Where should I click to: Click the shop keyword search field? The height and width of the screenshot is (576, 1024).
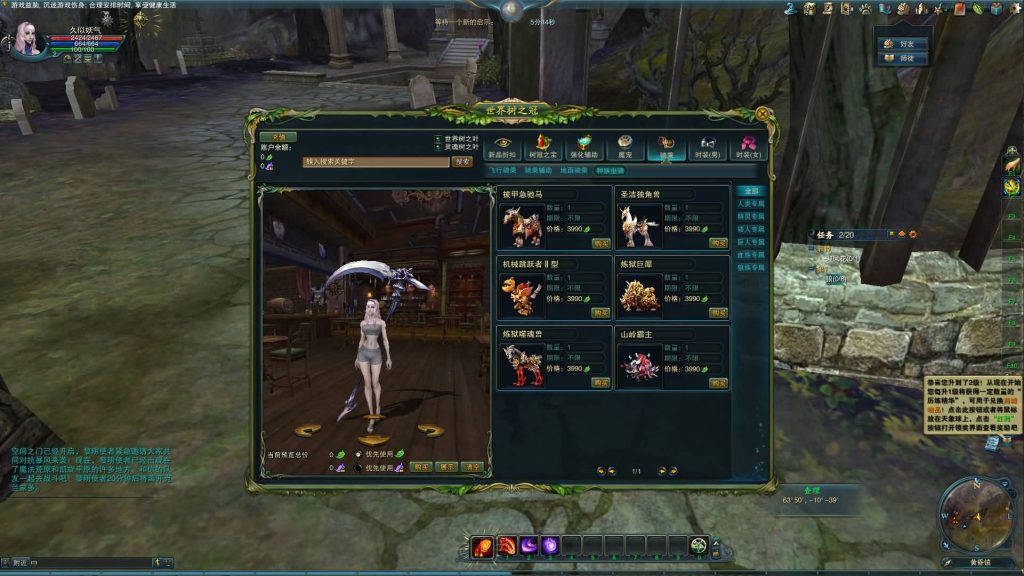click(x=375, y=161)
